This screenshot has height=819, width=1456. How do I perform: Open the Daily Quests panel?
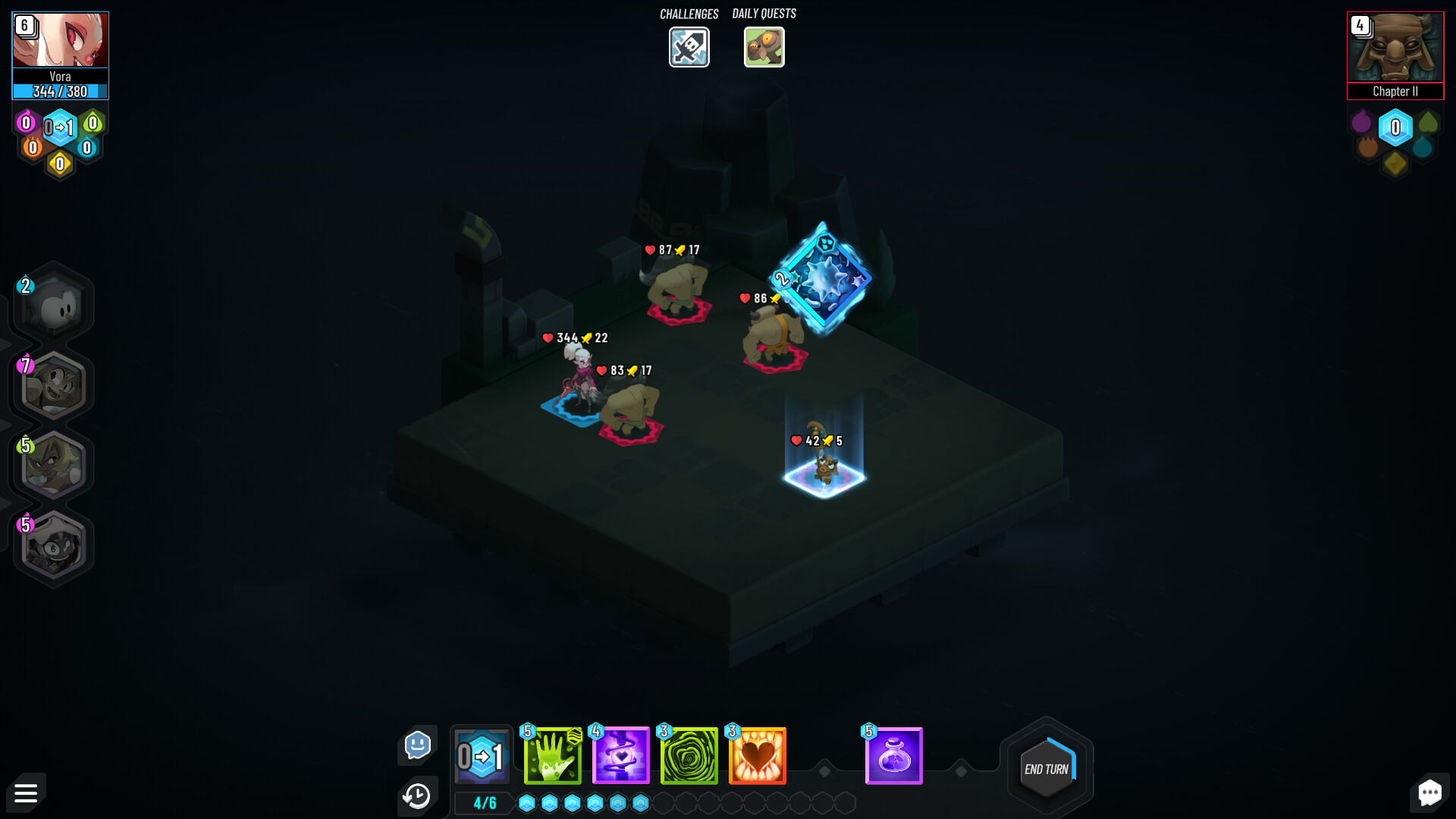[764, 47]
